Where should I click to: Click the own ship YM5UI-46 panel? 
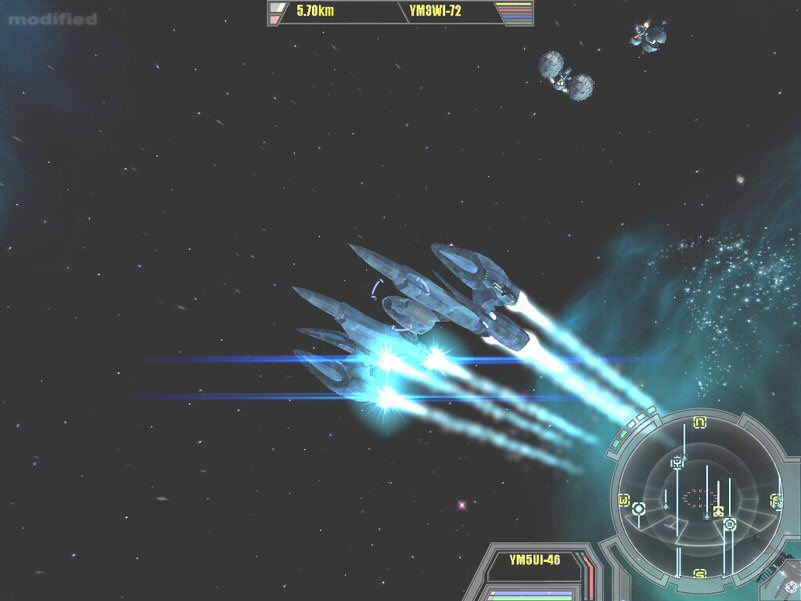[x=534, y=560]
